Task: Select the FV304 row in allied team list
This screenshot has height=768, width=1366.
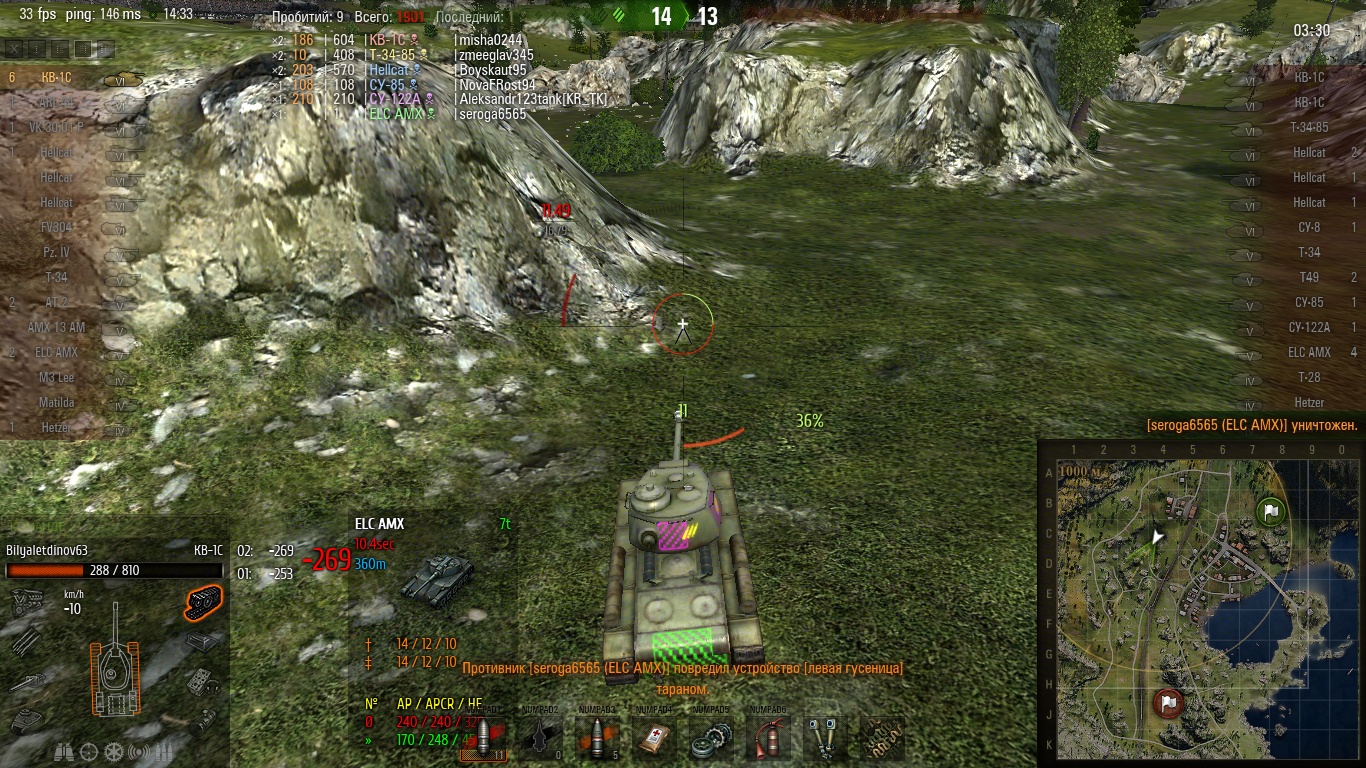Action: coord(60,227)
